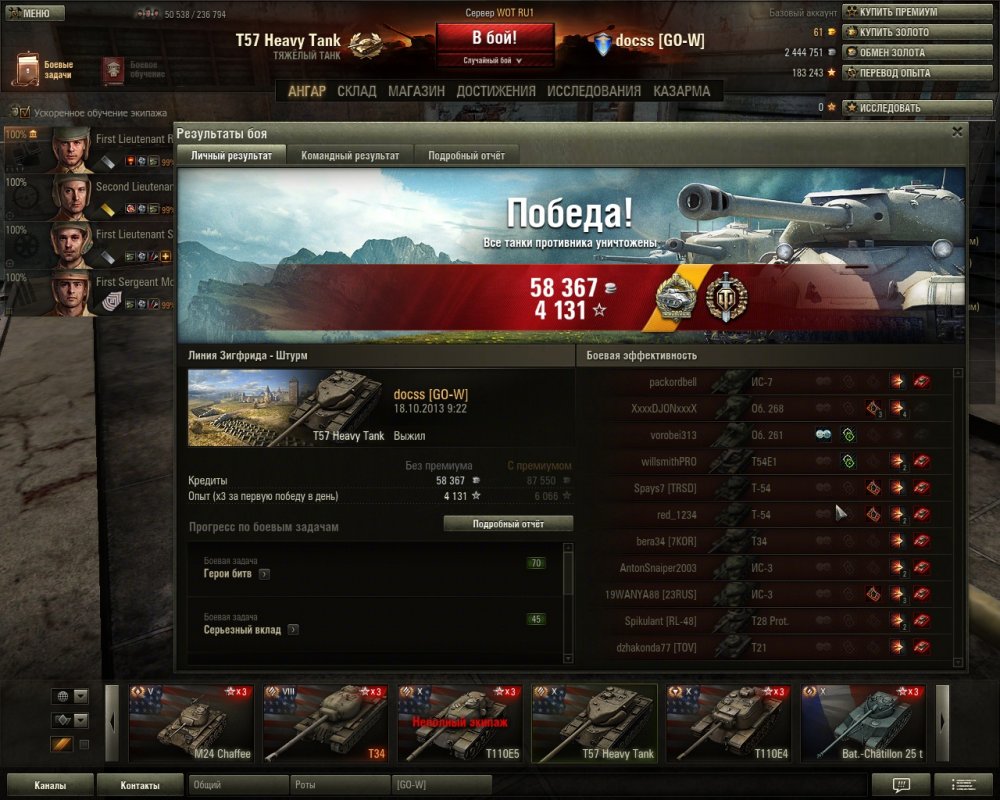Open the Случайный бой battle type dropdown

(x=495, y=61)
